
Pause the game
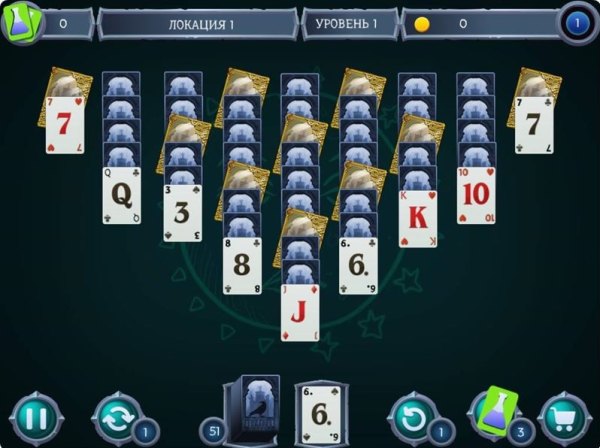(x=36, y=418)
